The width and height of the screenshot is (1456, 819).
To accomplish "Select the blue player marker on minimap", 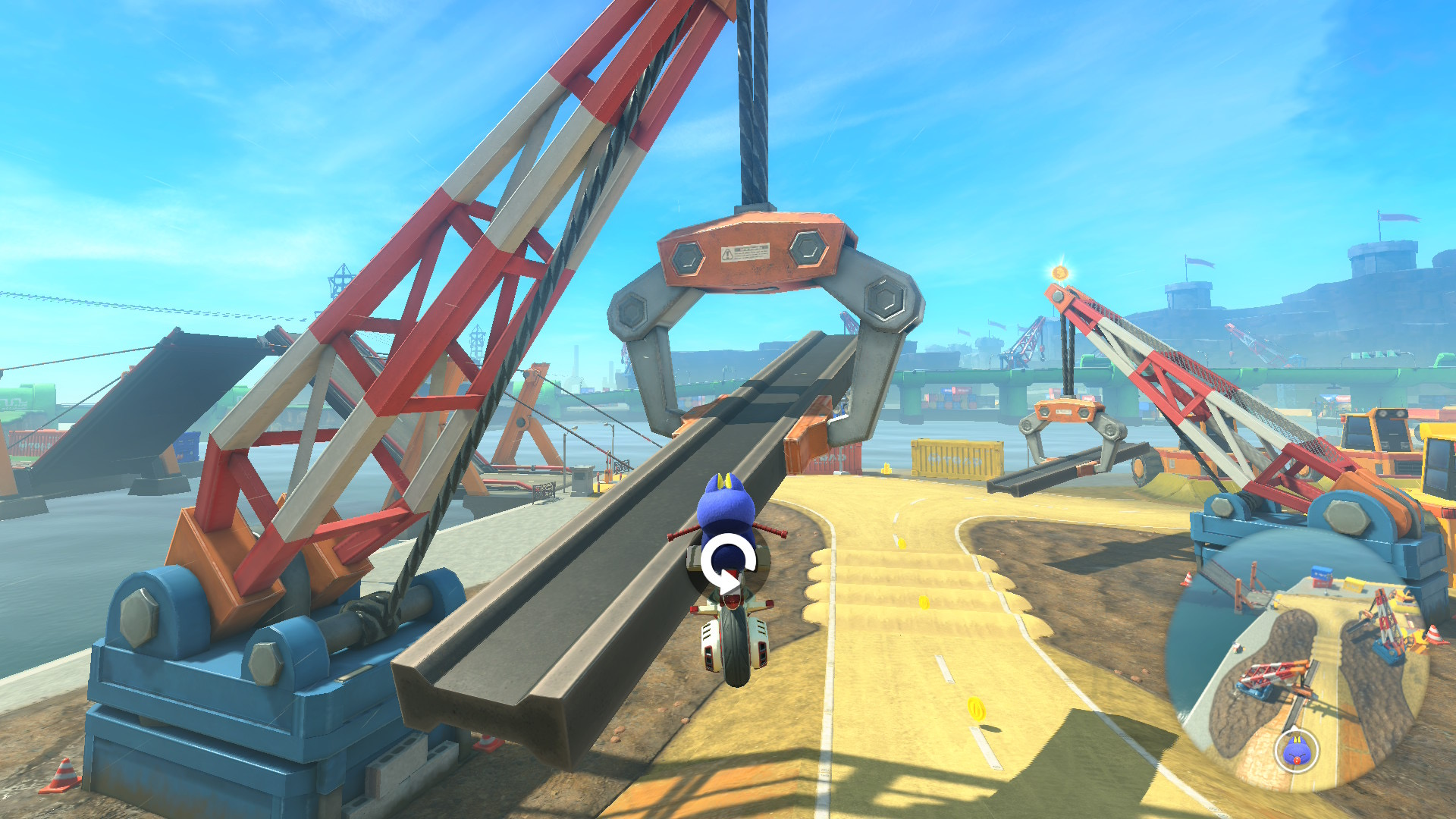I will (x=1297, y=751).
